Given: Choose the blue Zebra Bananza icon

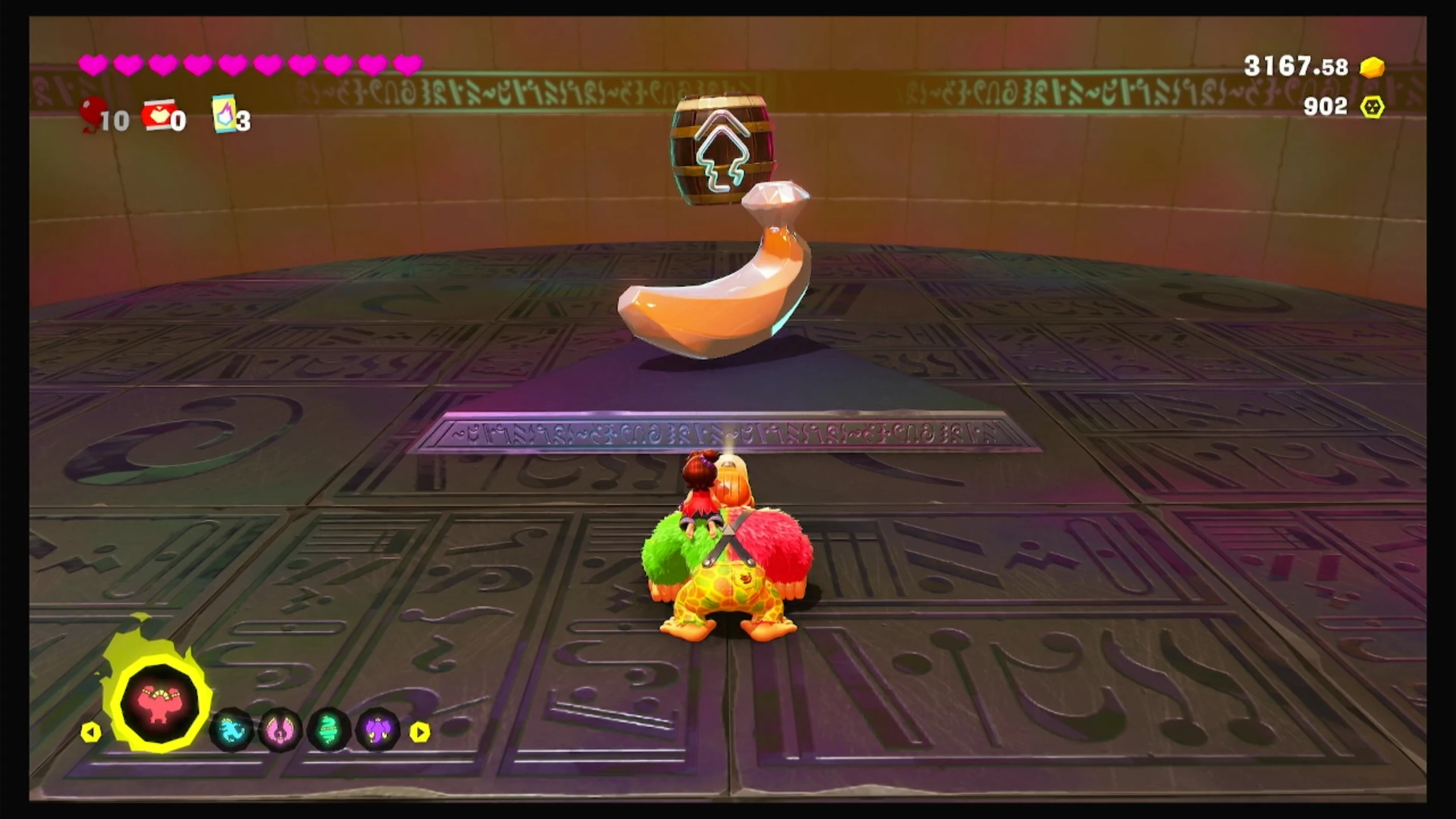Looking at the screenshot, I should coord(232,730).
